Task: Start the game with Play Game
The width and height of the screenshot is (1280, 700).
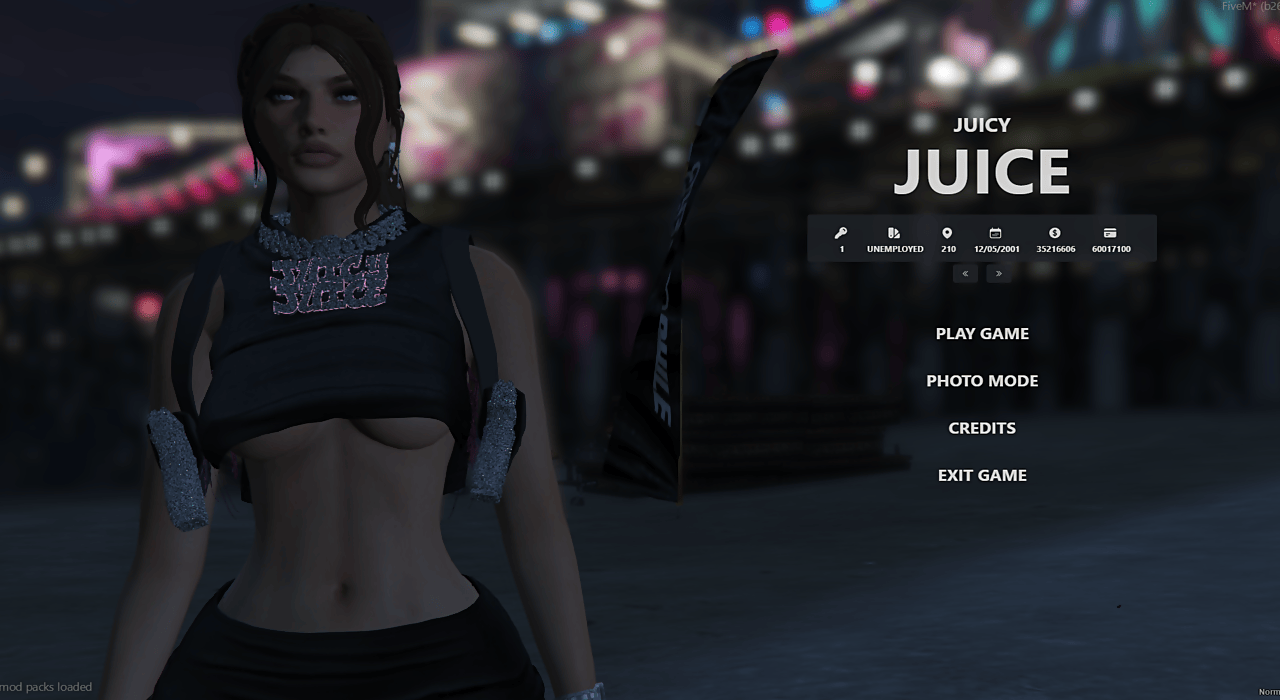Action: coord(982,334)
